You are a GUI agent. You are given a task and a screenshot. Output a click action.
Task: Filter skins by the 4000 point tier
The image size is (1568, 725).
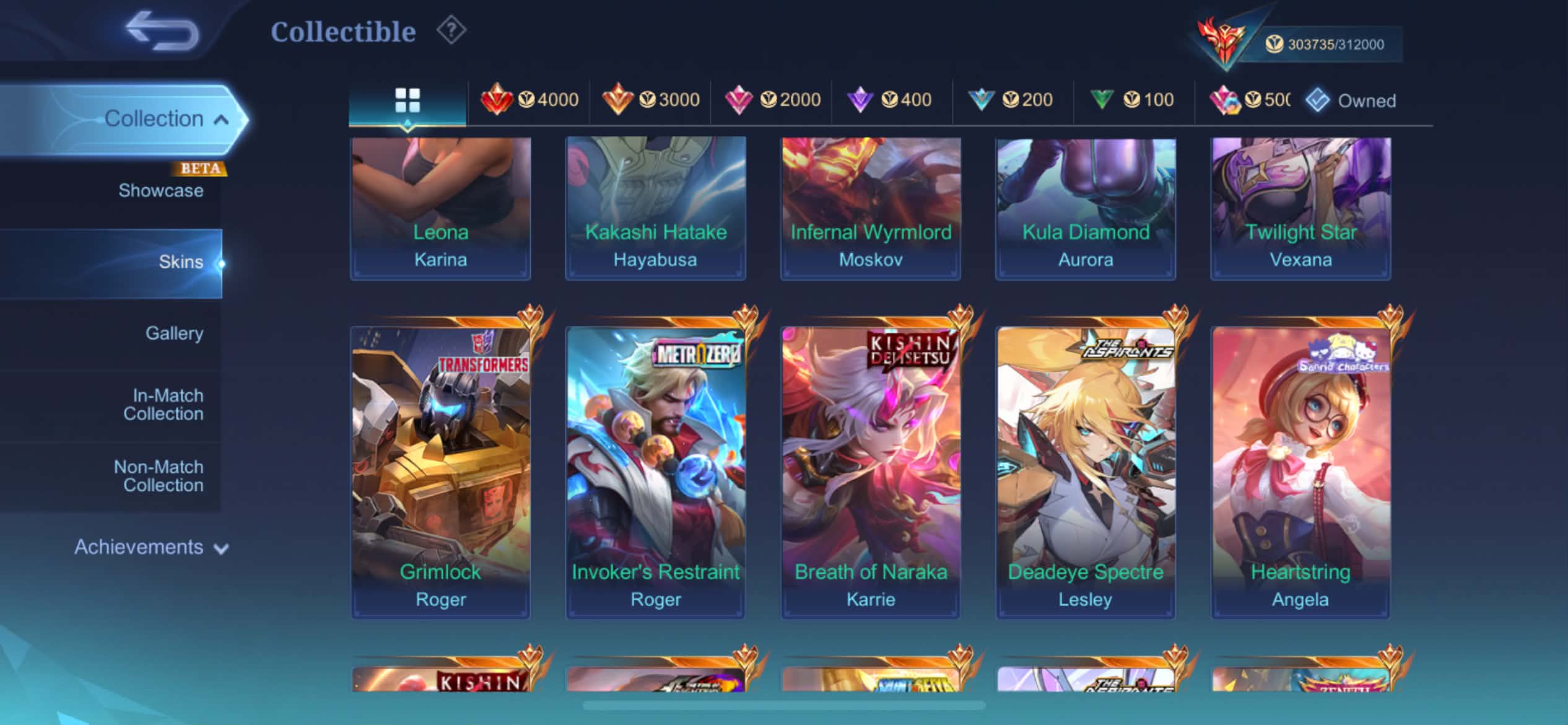pos(529,100)
